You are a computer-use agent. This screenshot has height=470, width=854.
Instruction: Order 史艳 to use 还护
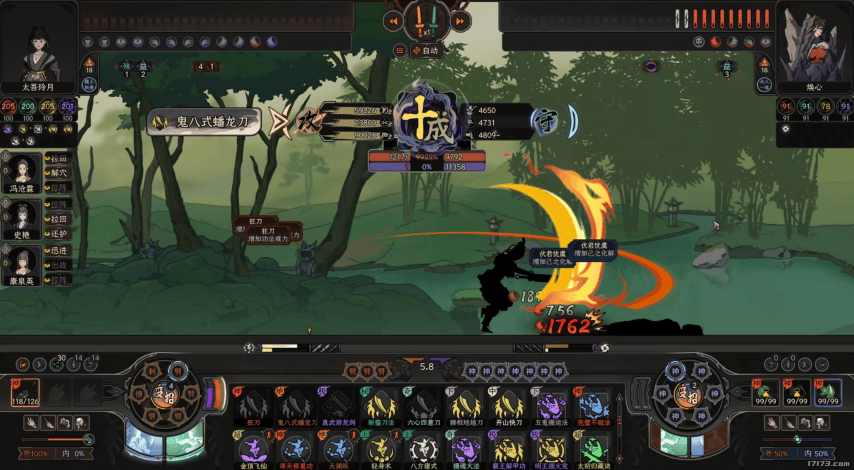click(60, 233)
